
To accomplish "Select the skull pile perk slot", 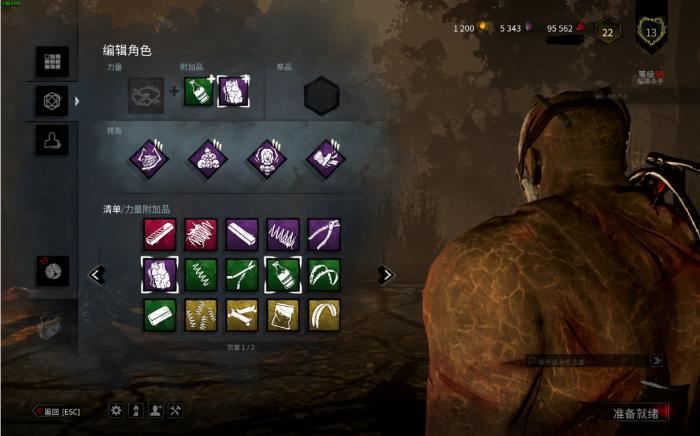I will 209,159.
